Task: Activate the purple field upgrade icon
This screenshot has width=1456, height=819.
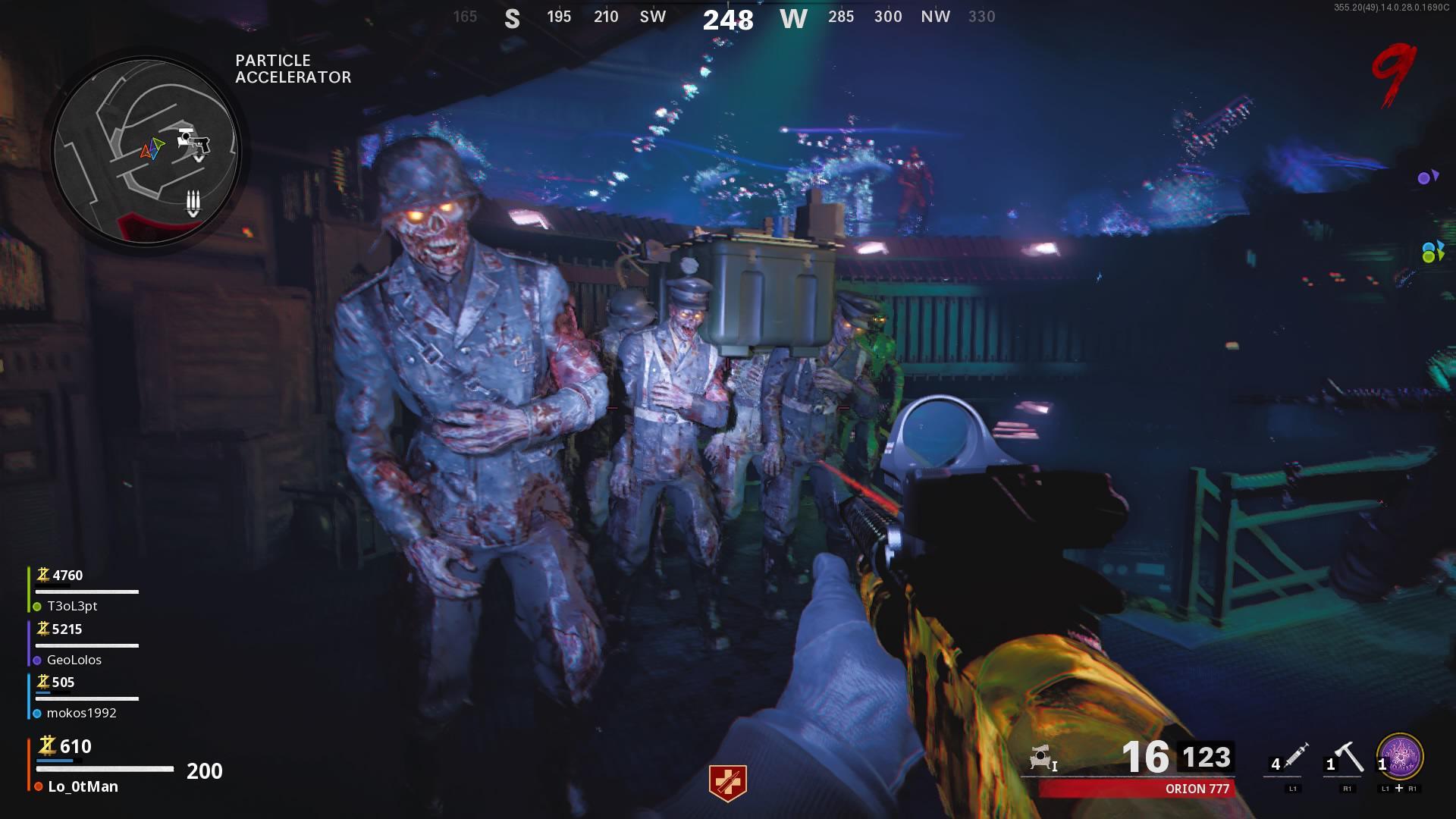Action: [x=1399, y=755]
